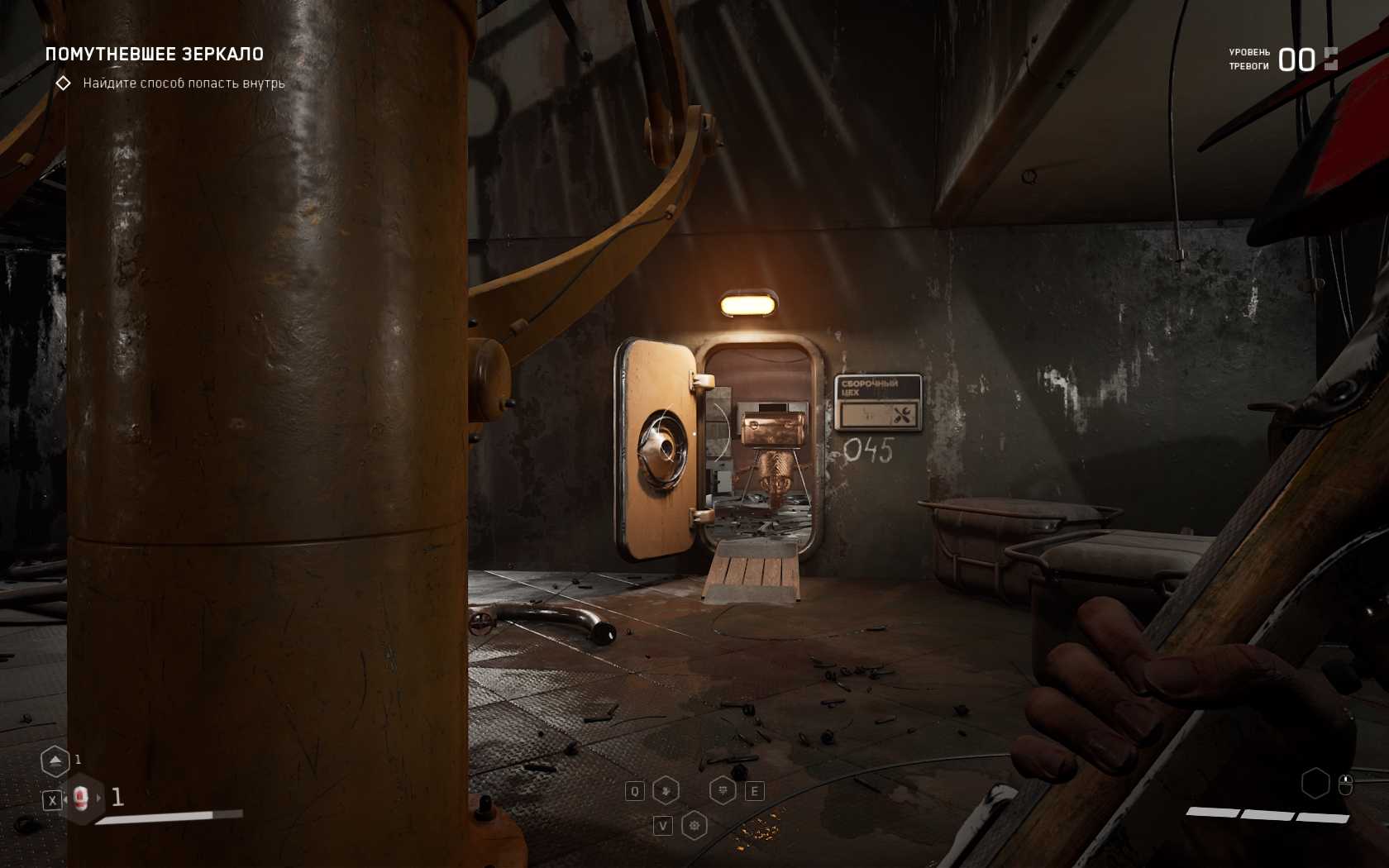
Task: Select the red health capsule consumable slot
Action: pos(81,798)
